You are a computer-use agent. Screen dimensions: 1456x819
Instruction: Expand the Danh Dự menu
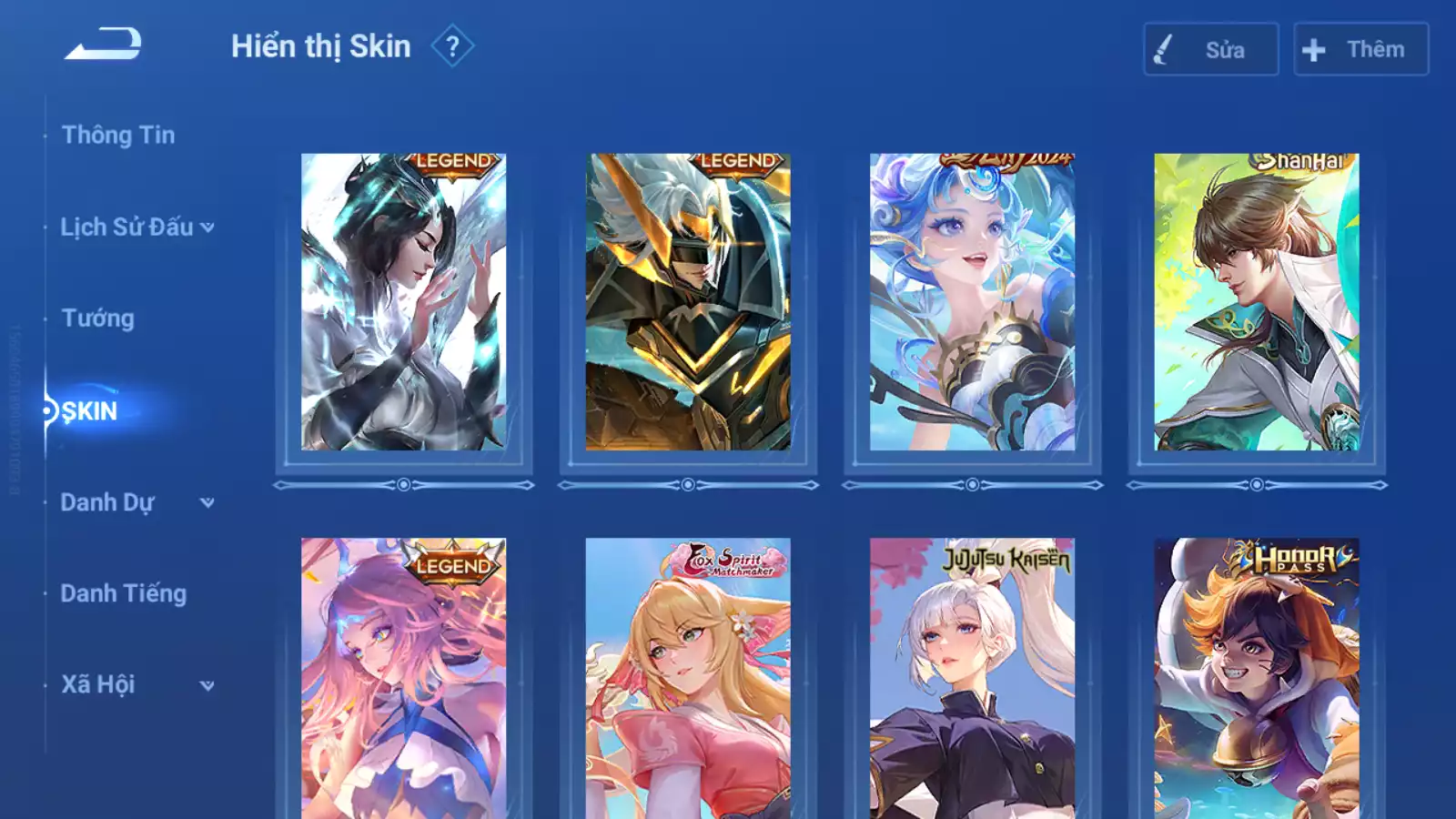[x=136, y=502]
